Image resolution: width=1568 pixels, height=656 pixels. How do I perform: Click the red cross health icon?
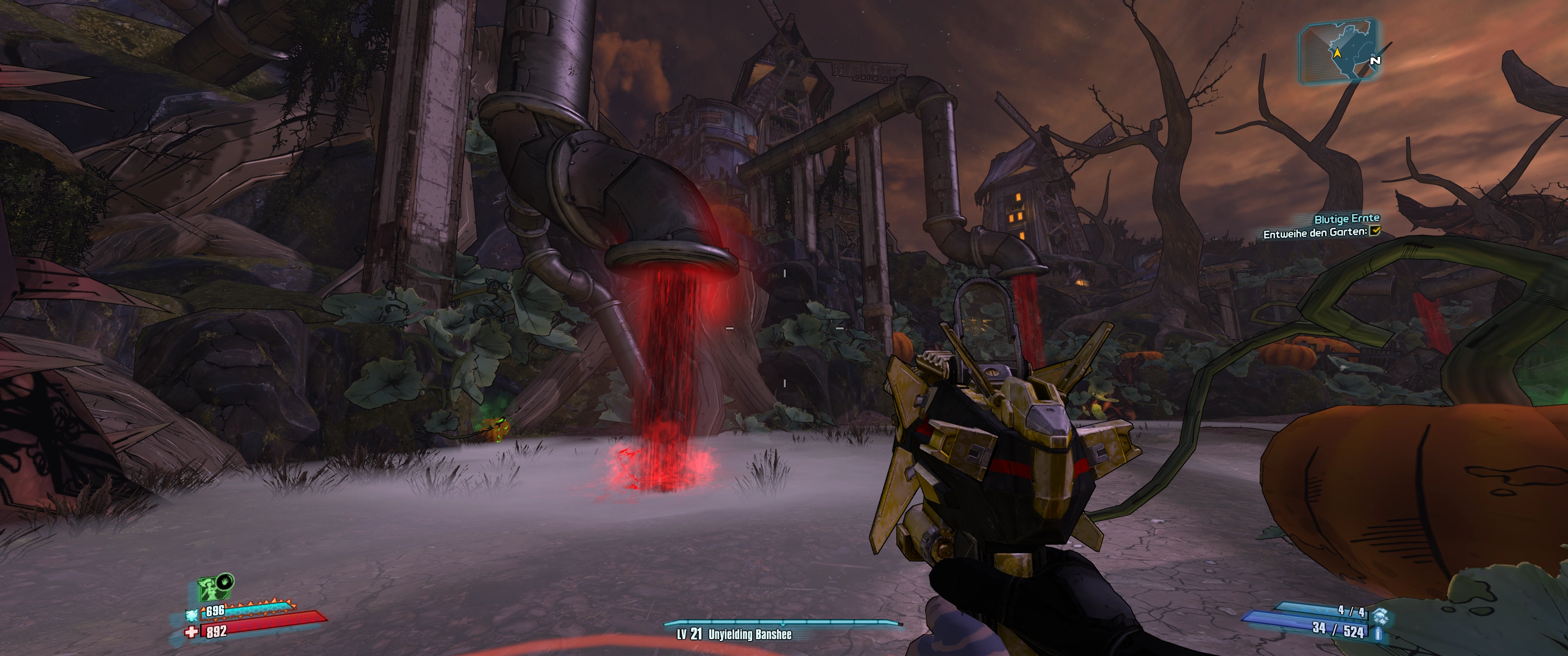[x=192, y=632]
